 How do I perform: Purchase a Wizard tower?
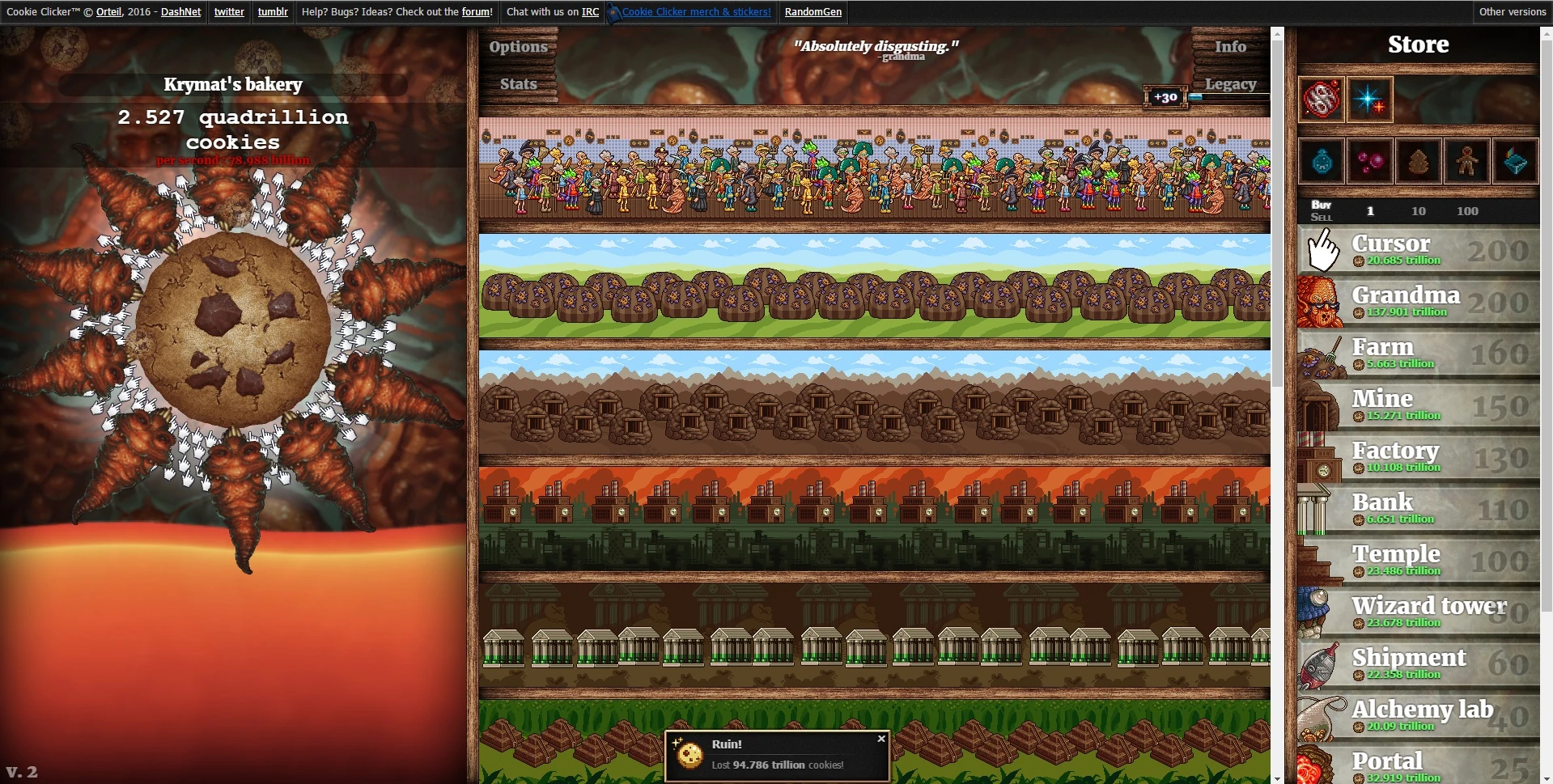pos(1424,611)
